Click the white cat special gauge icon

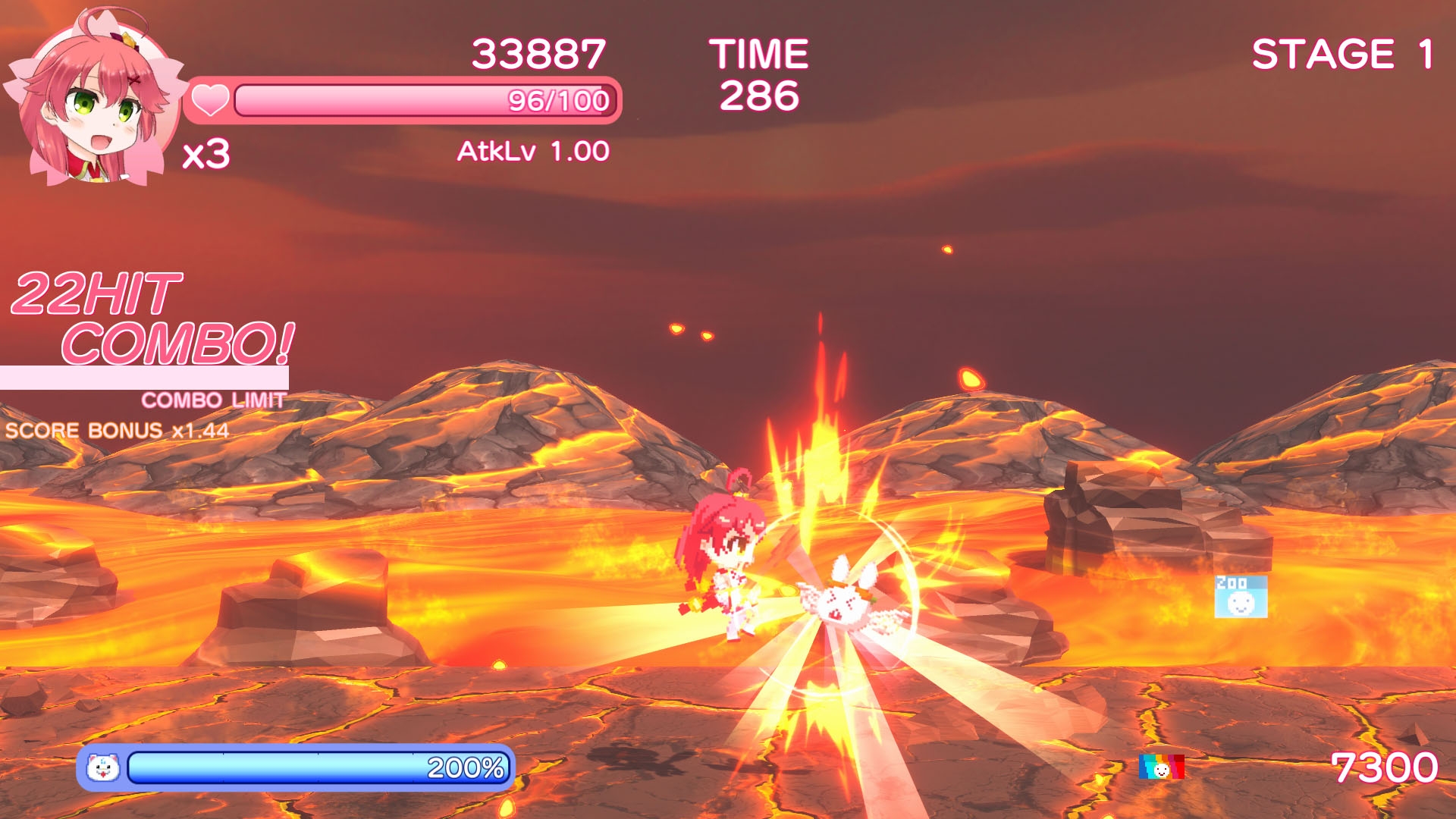pos(103,768)
